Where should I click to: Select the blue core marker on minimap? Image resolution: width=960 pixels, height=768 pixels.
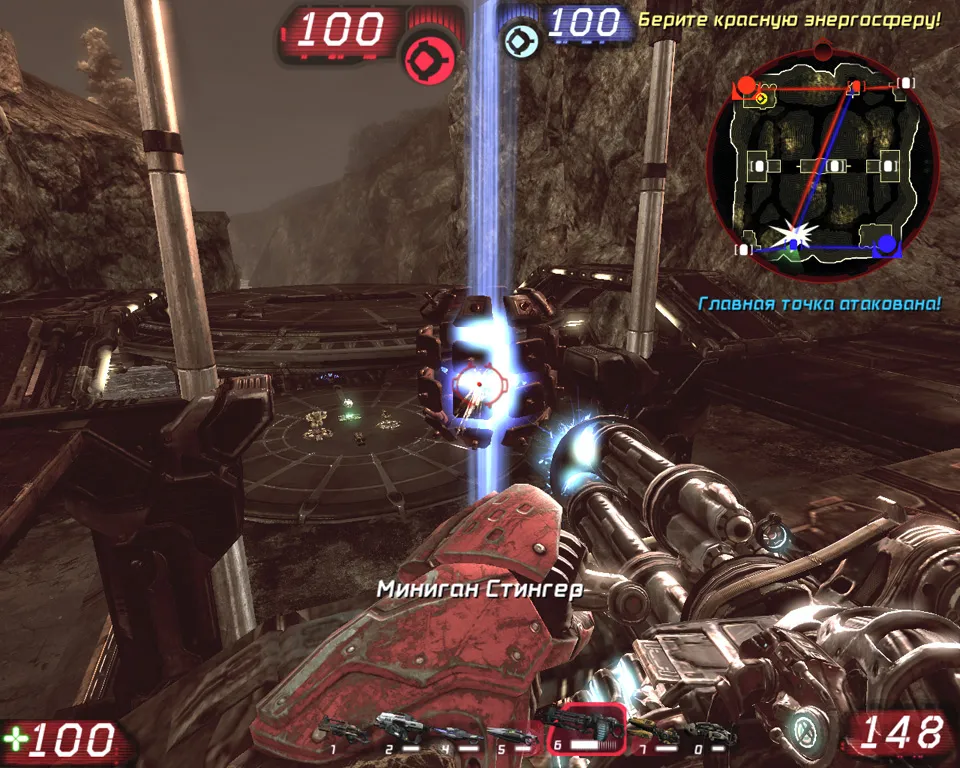coord(886,243)
